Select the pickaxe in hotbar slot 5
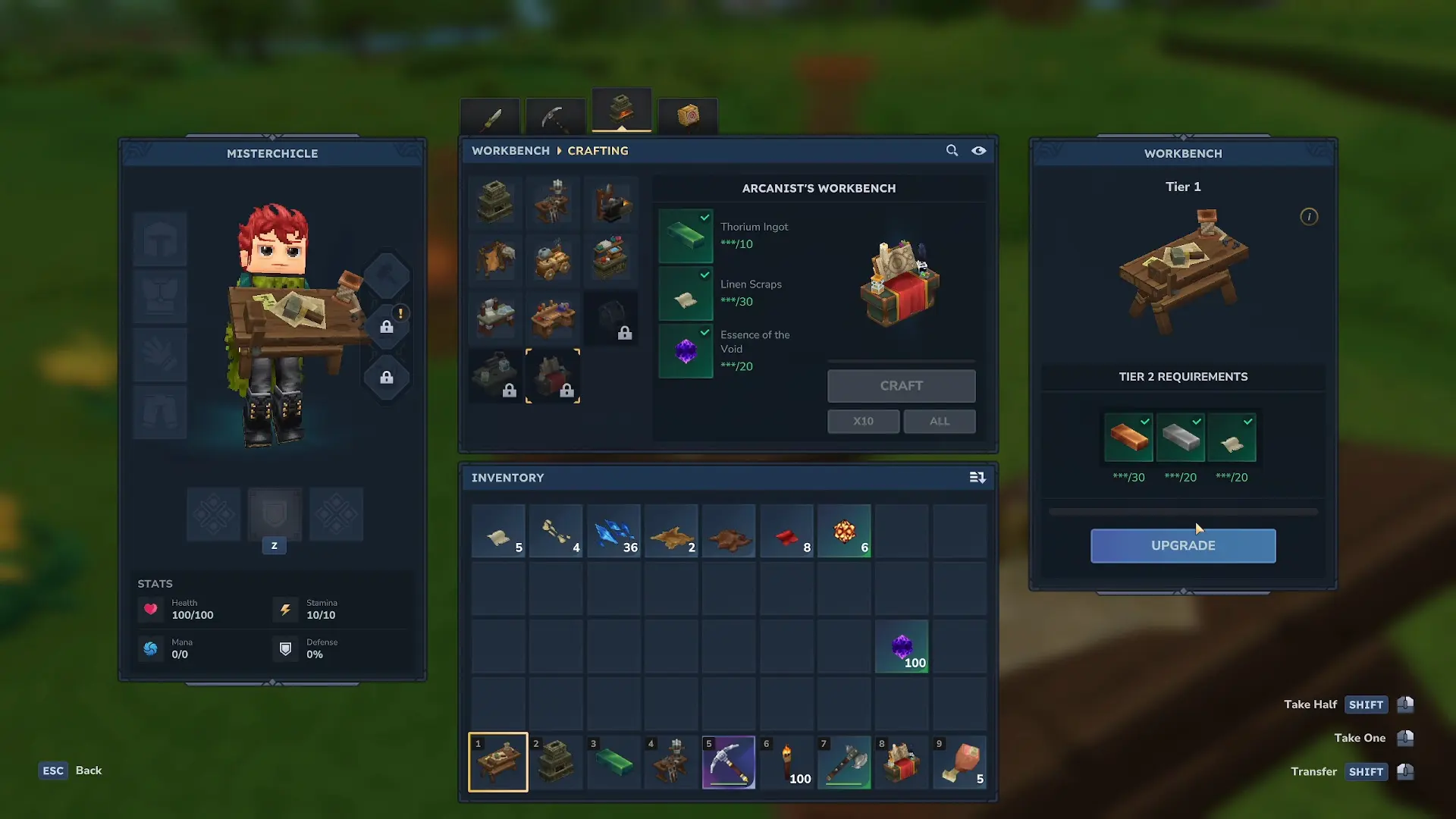1456x819 pixels. coord(729,762)
